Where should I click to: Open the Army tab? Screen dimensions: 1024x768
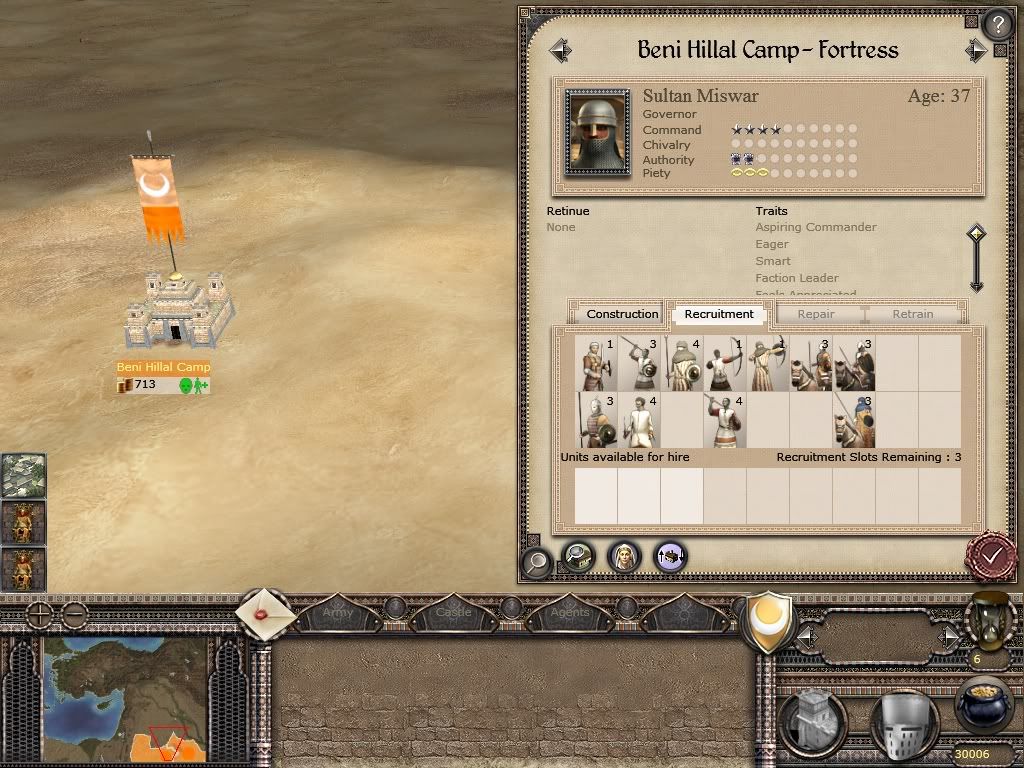click(x=338, y=612)
